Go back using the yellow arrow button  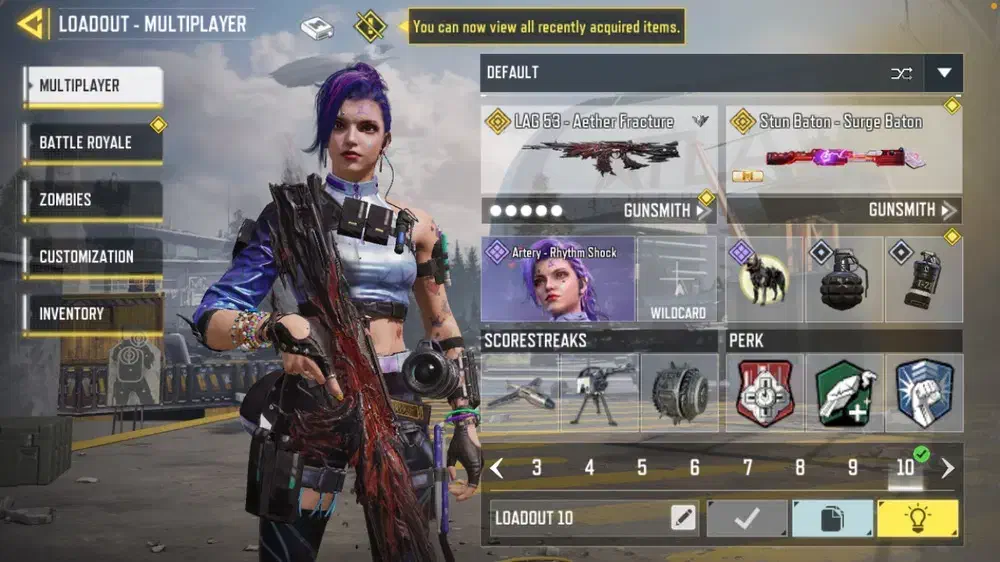coord(31,23)
